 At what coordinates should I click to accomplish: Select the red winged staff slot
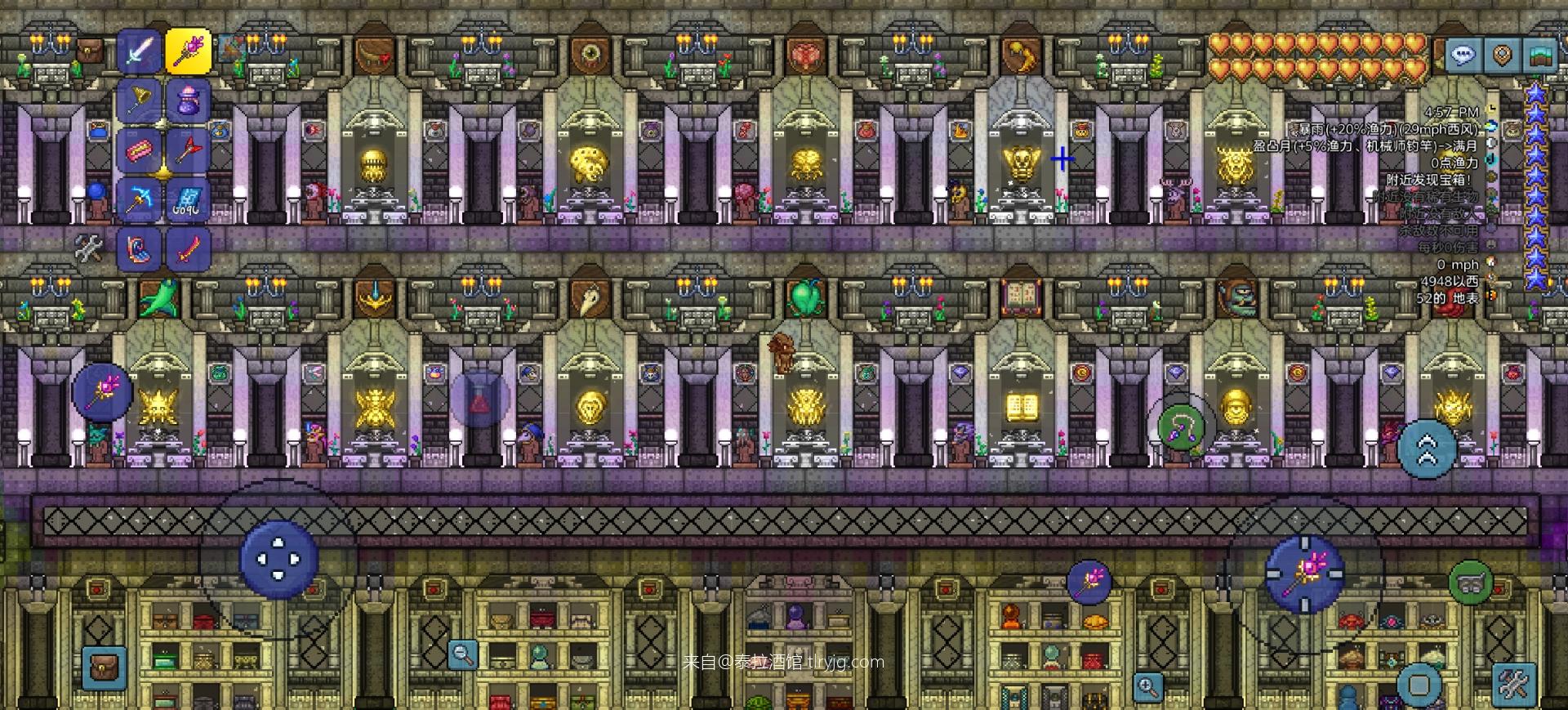click(189, 151)
